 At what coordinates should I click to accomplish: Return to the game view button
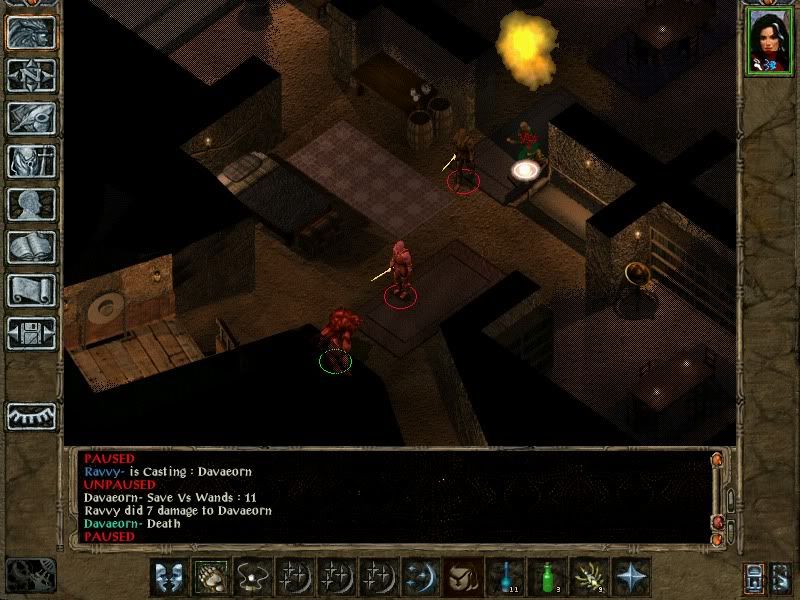(31, 33)
